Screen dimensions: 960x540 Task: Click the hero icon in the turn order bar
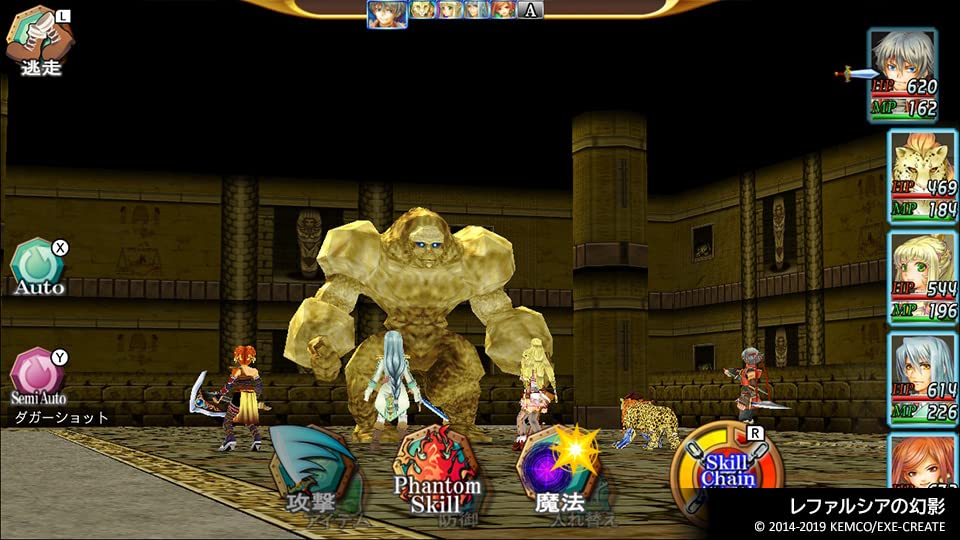pos(387,12)
